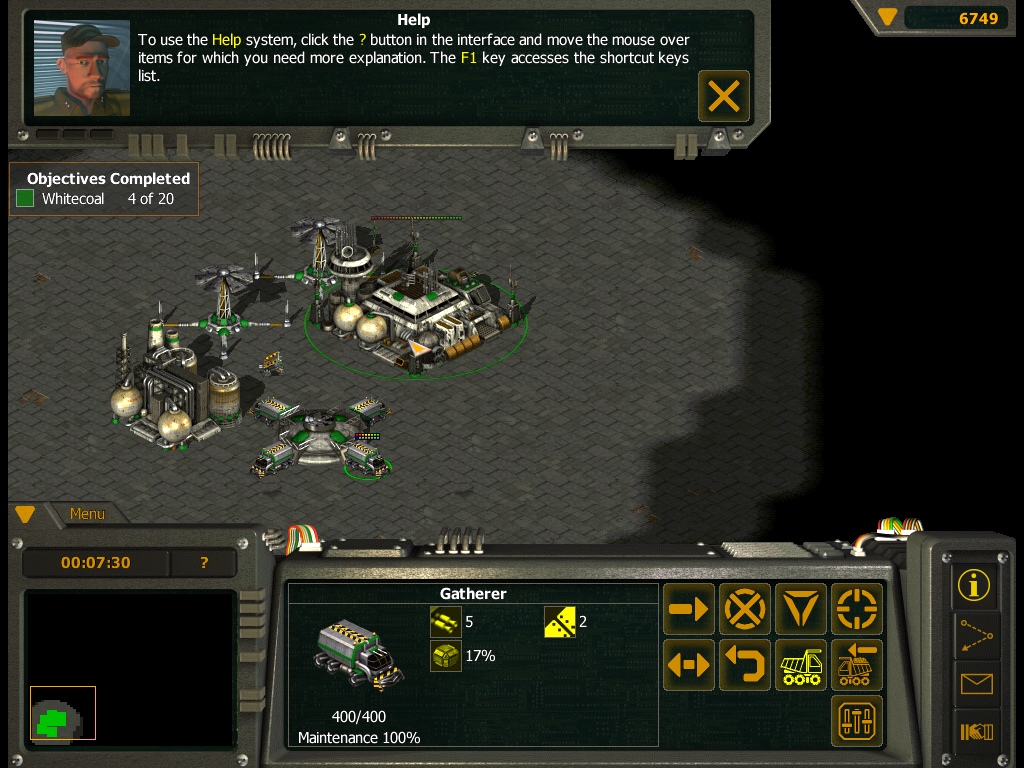Order the truck to unload with the arrow-and-truck icon
The width and height of the screenshot is (1024, 768).
(x=857, y=665)
